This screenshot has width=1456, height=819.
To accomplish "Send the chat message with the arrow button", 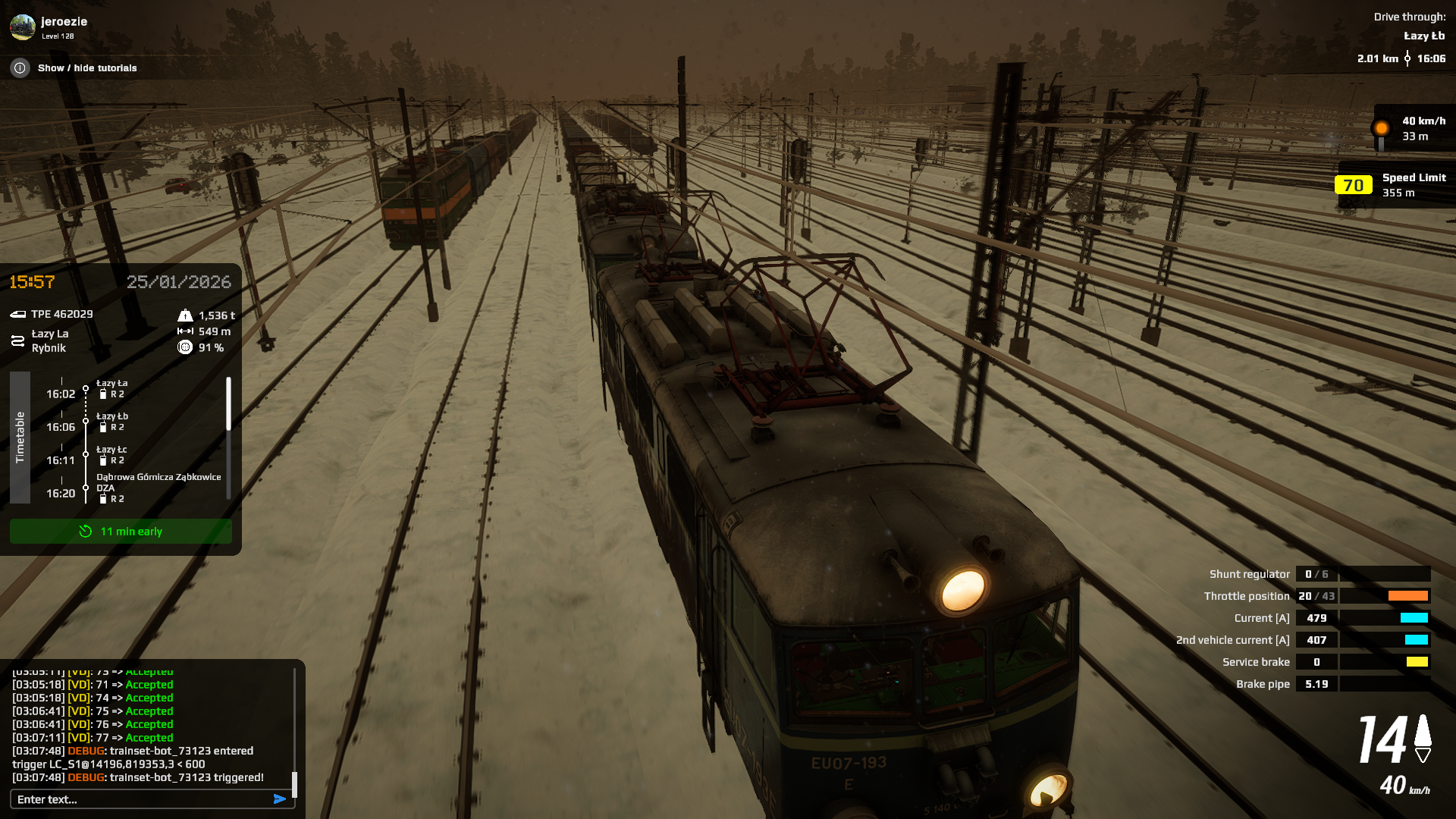I will [280, 799].
